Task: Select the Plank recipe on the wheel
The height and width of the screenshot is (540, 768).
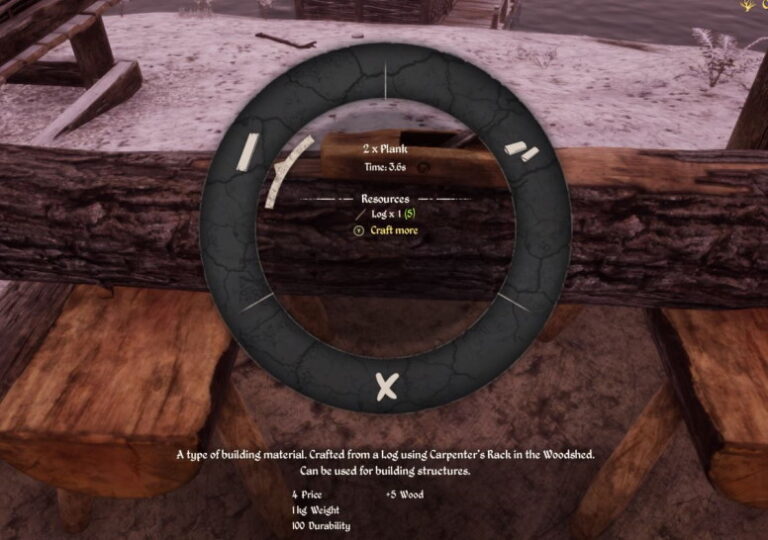Action: [248, 152]
